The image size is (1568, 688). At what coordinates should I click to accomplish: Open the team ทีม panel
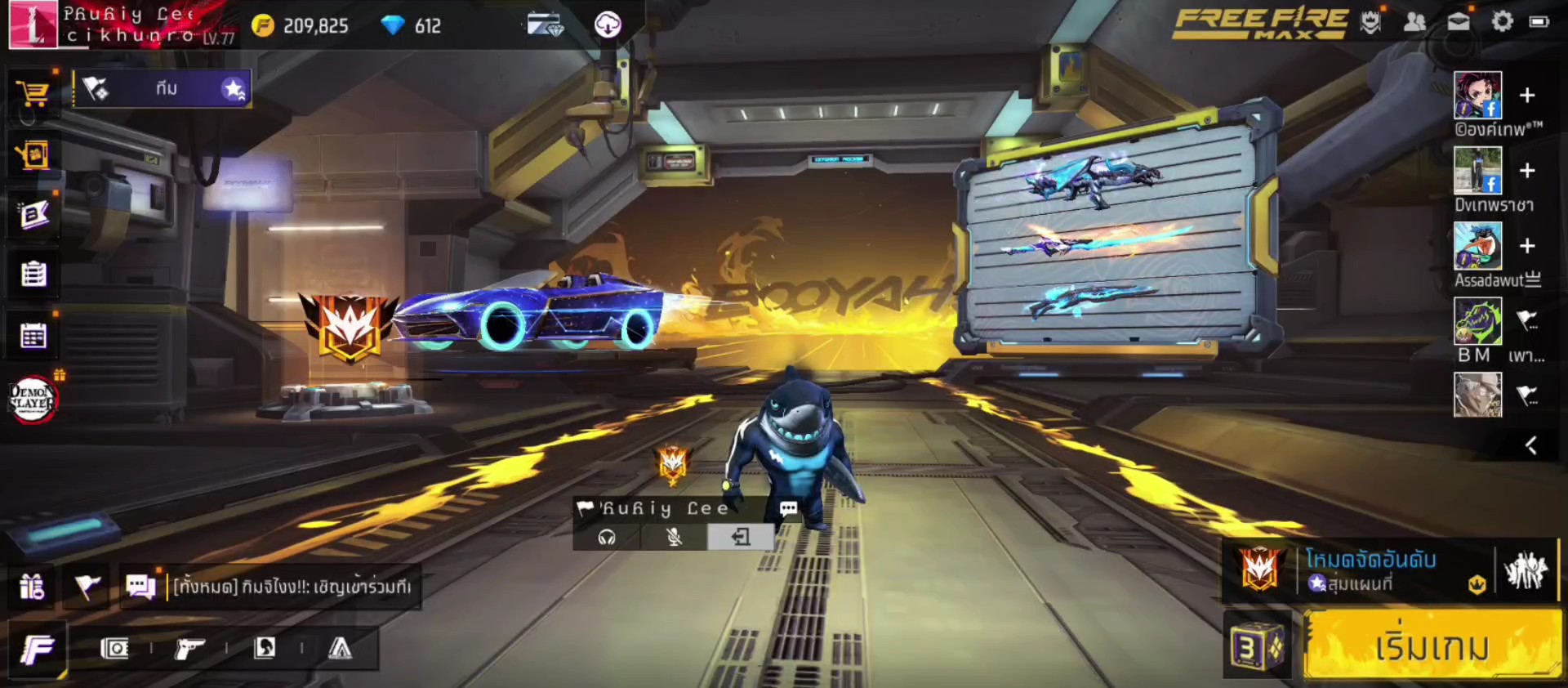point(163,89)
